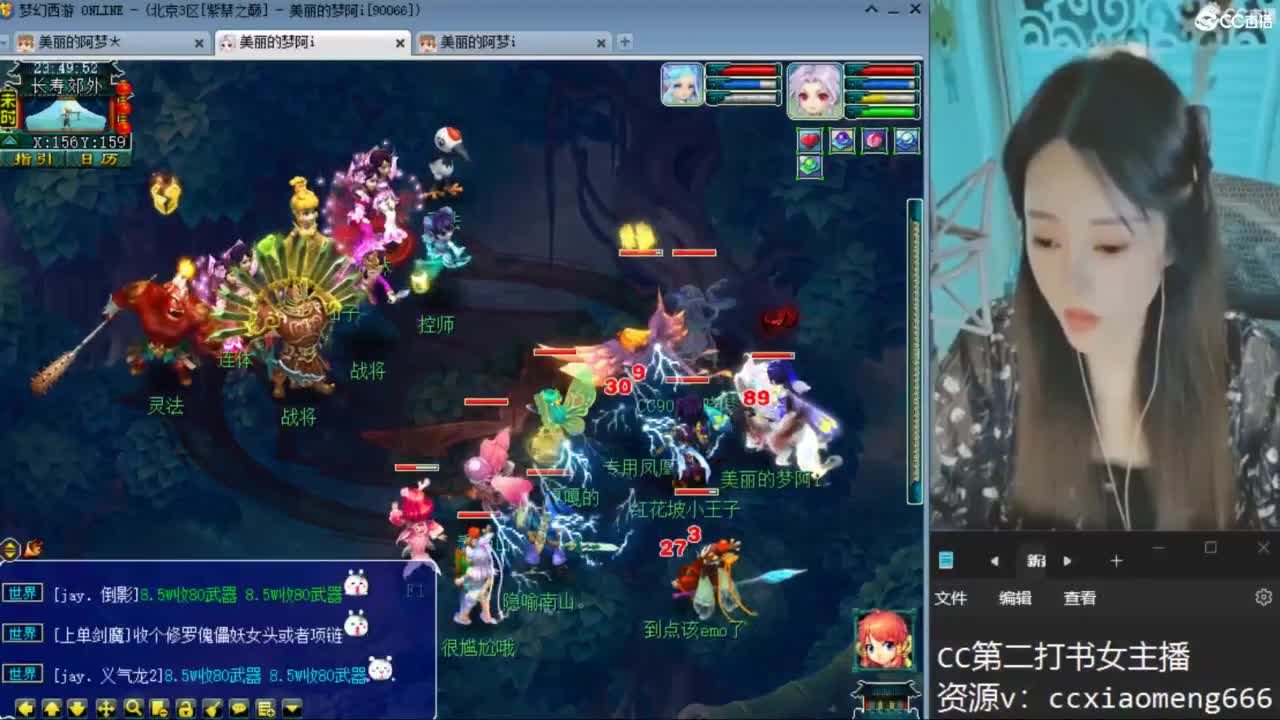This screenshot has width=1280, height=720.
Task: Click the minimap thumbnail showing 长寿郊外
Action: pyautogui.click(x=64, y=113)
